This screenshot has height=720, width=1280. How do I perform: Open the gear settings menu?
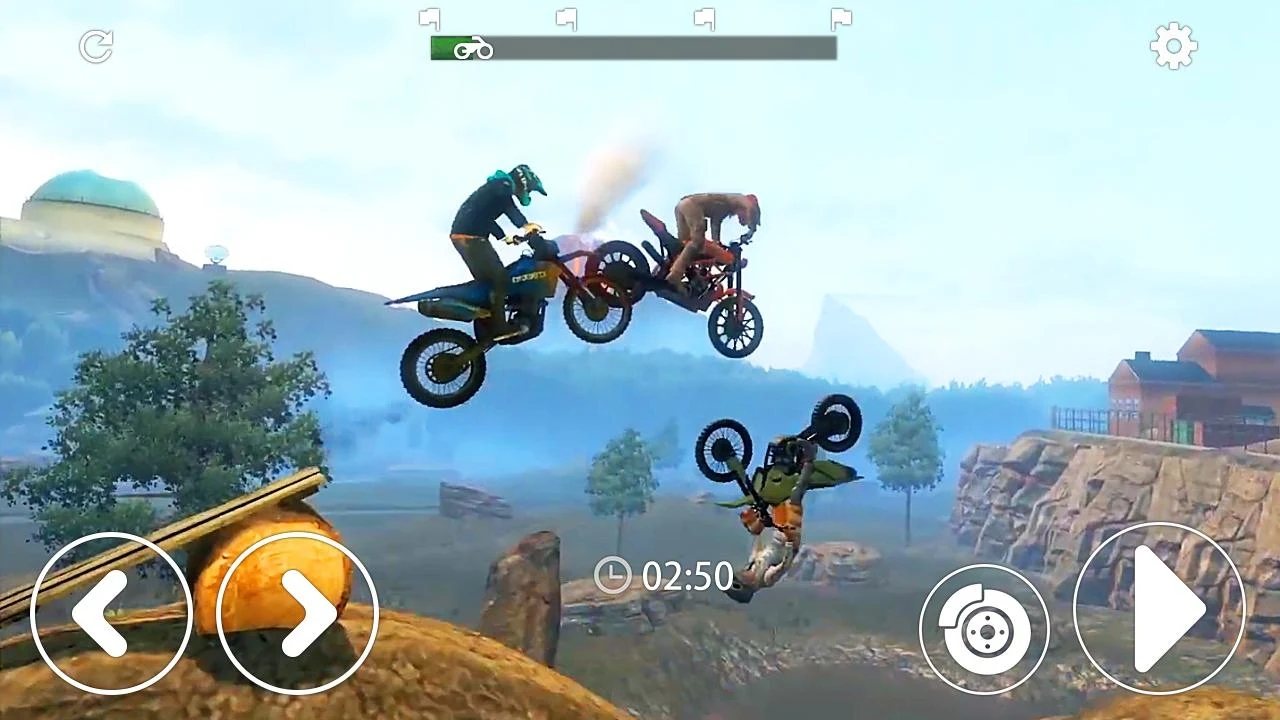tap(1173, 46)
